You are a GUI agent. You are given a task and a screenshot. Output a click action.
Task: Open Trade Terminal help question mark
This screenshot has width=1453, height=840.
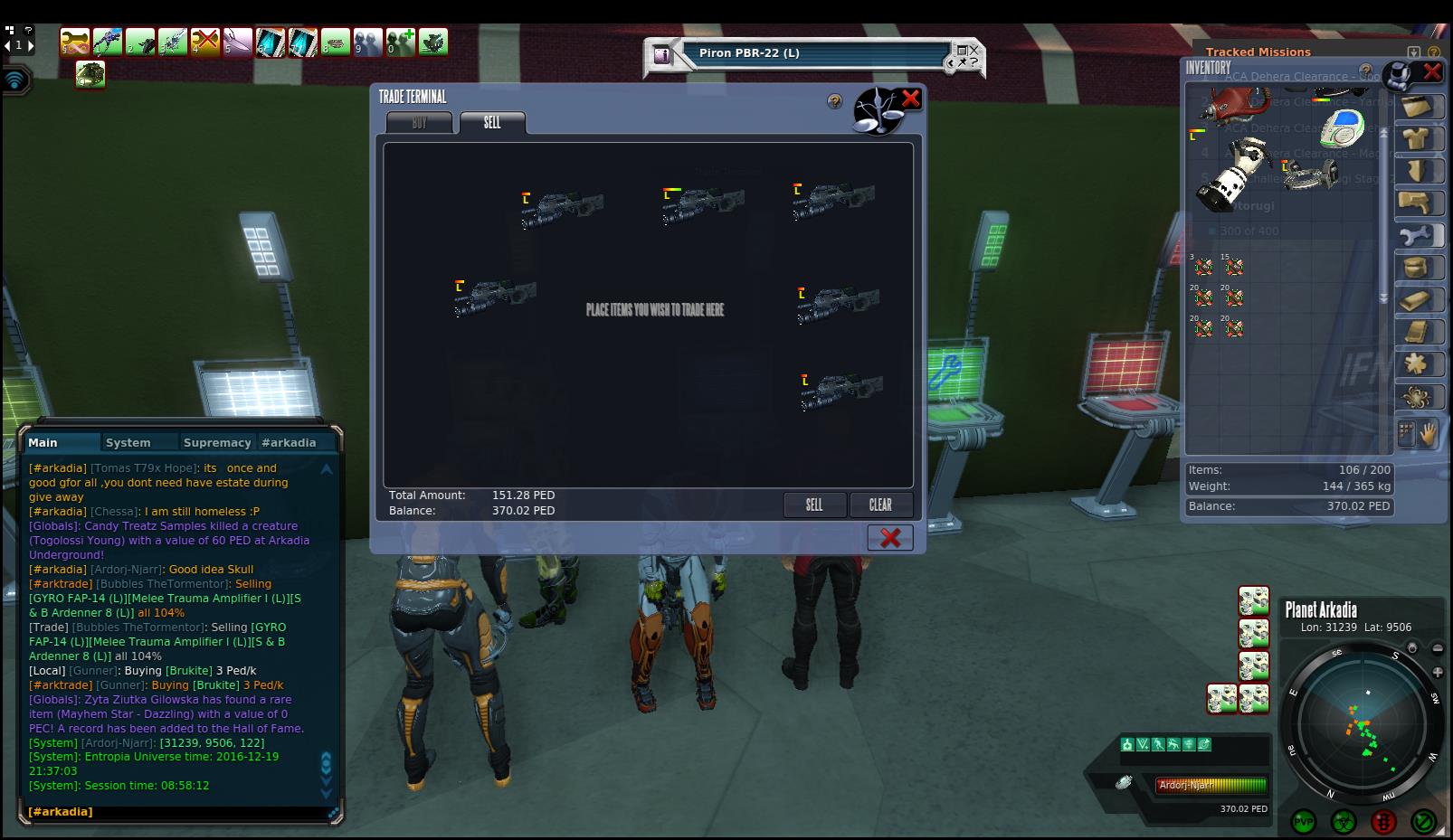point(835,102)
